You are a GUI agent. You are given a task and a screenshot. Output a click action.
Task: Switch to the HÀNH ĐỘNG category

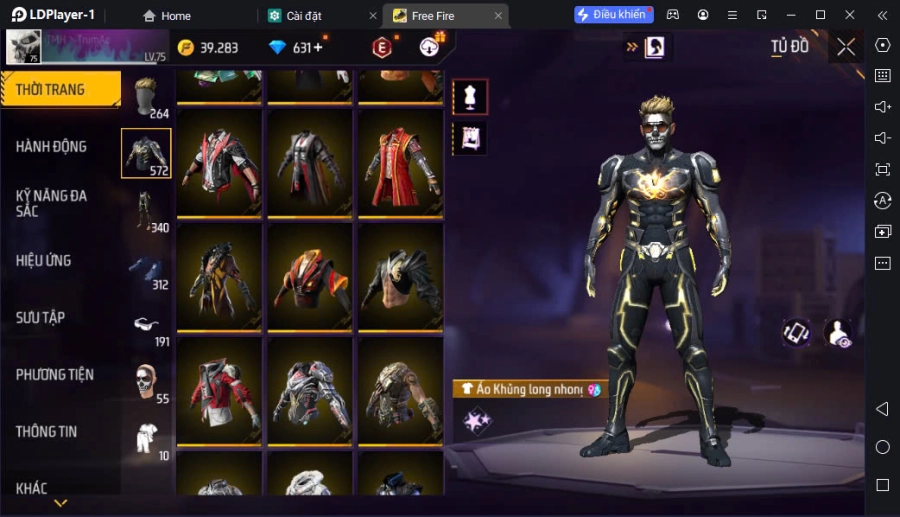pyautogui.click(x=52, y=147)
